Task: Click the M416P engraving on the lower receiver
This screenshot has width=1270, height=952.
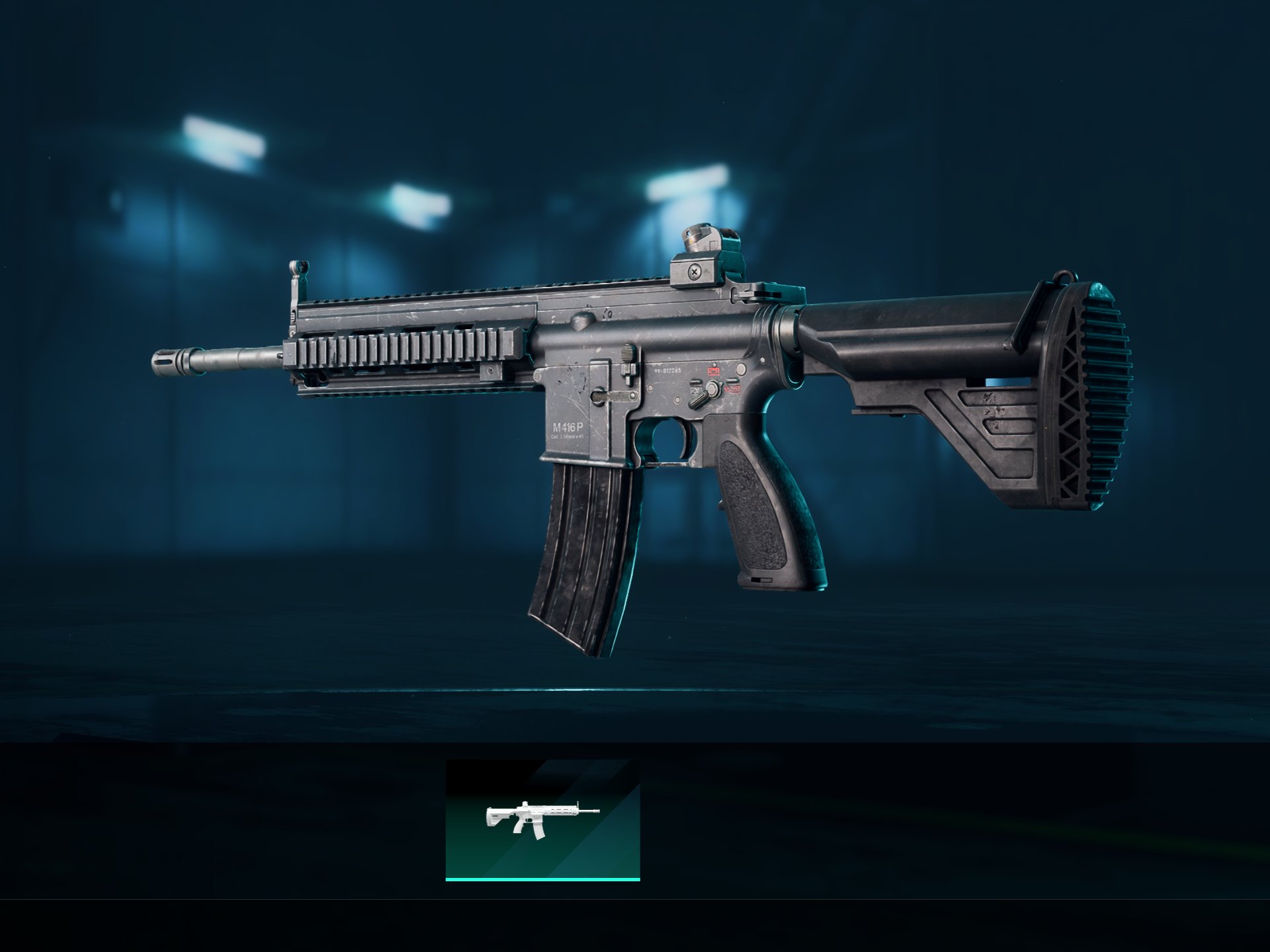Action: [568, 428]
